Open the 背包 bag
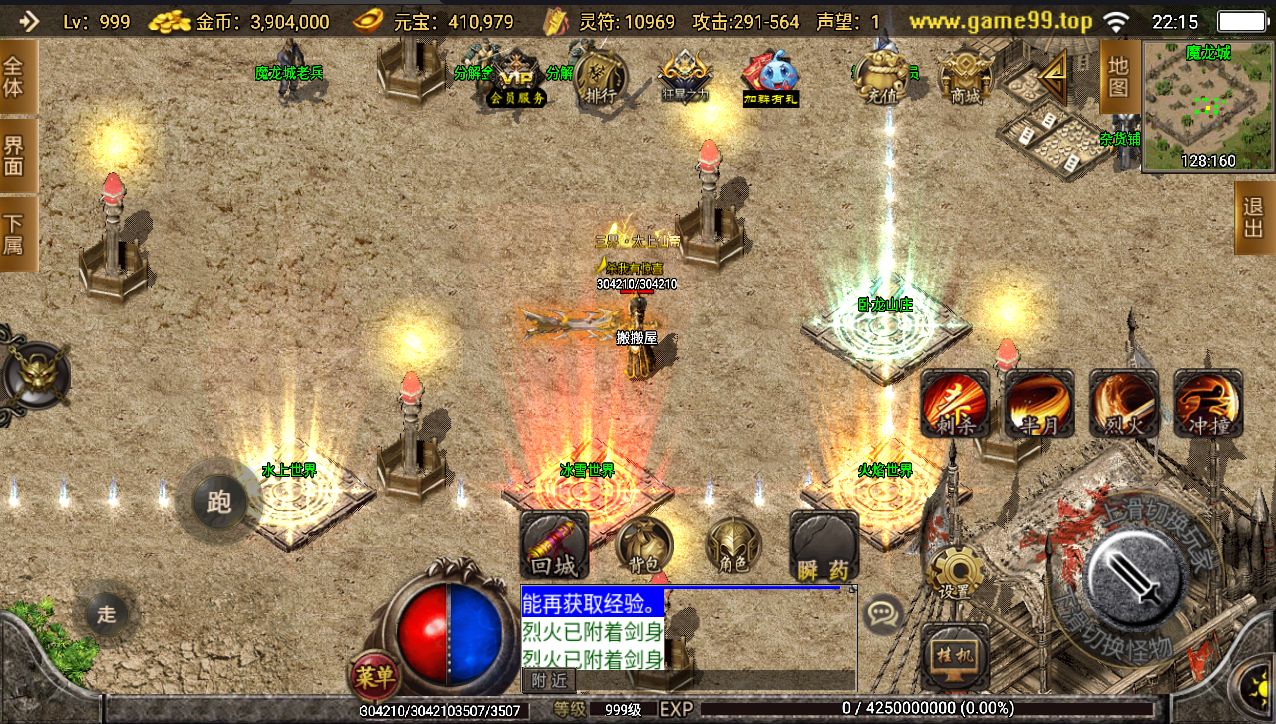The image size is (1276, 724). click(x=644, y=546)
